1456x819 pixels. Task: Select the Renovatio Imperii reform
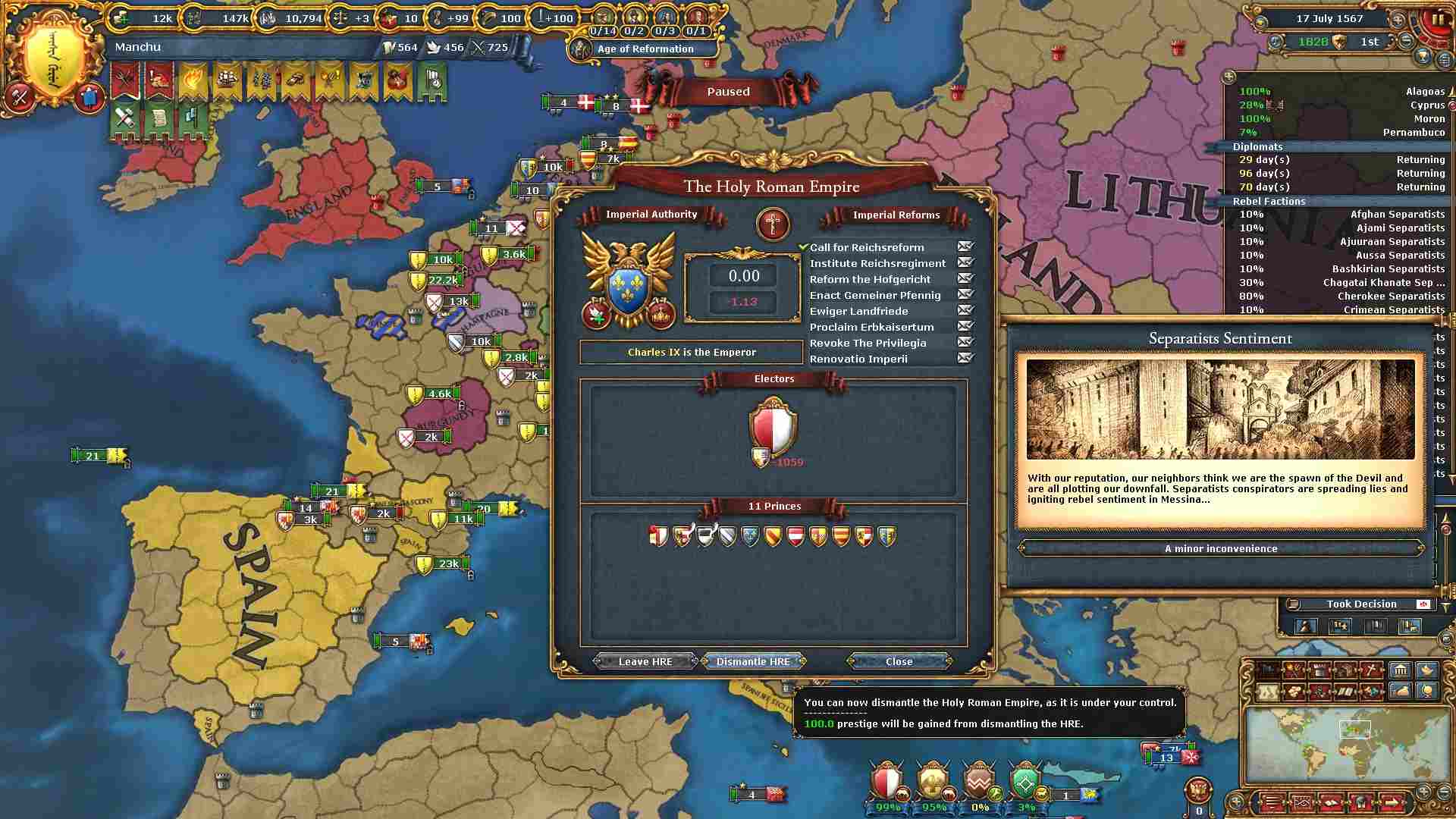coord(858,359)
